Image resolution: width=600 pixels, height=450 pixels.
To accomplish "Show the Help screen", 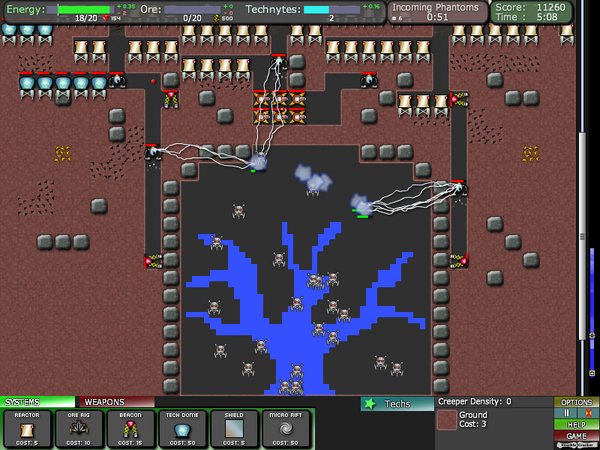I will tap(576, 424).
